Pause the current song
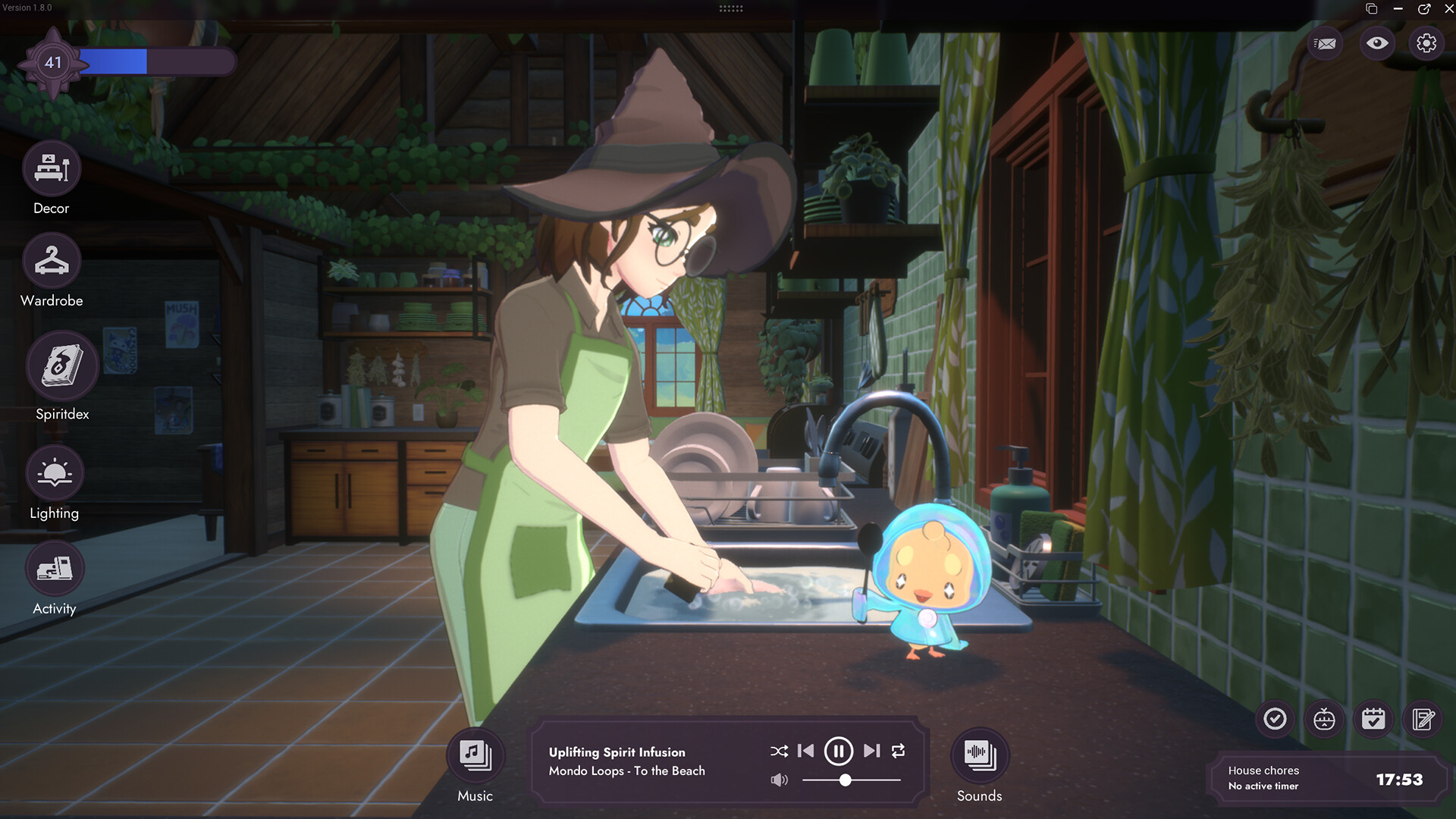 (x=839, y=751)
